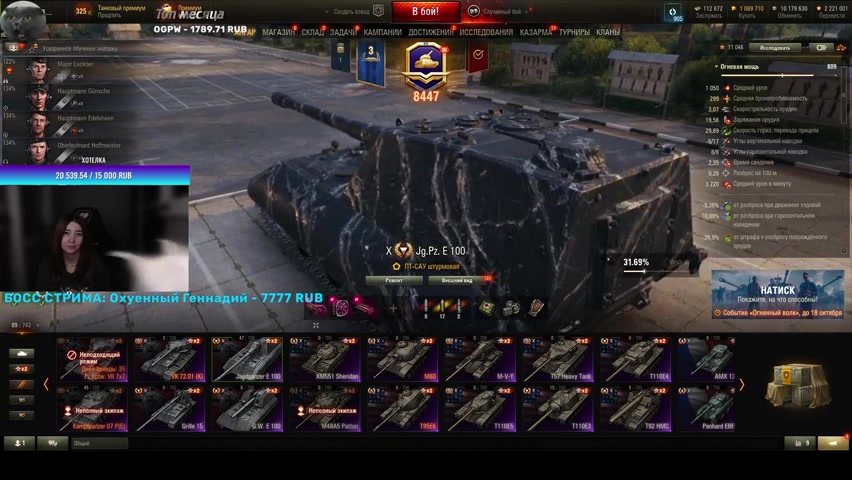Viewport: 852px width, 480px height.
Task: Click the Ремонт repair button
Action: pyautogui.click(x=393, y=280)
